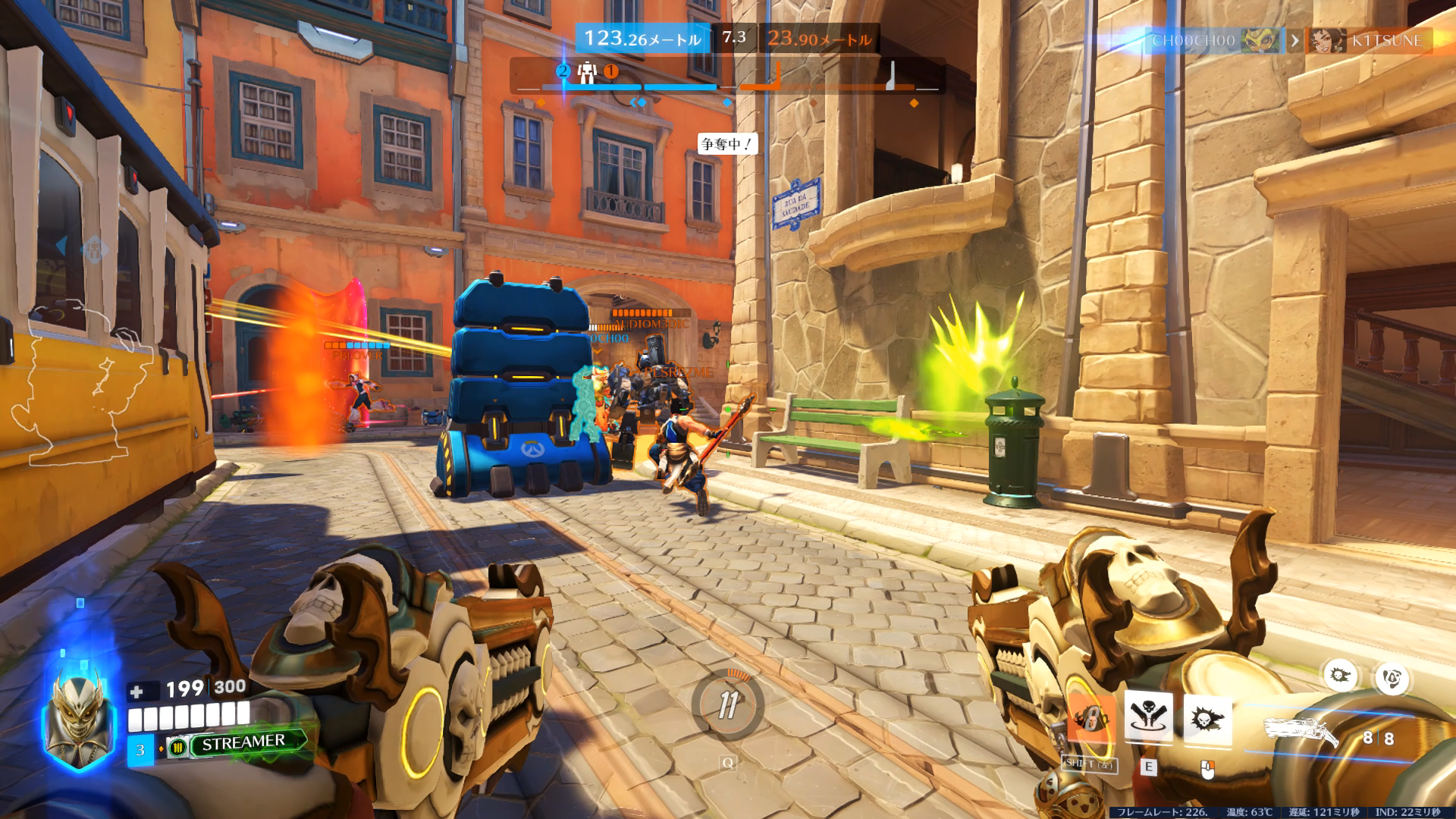Click the robot icon on objective tracker
This screenshot has width=1456, height=819.
point(586,73)
